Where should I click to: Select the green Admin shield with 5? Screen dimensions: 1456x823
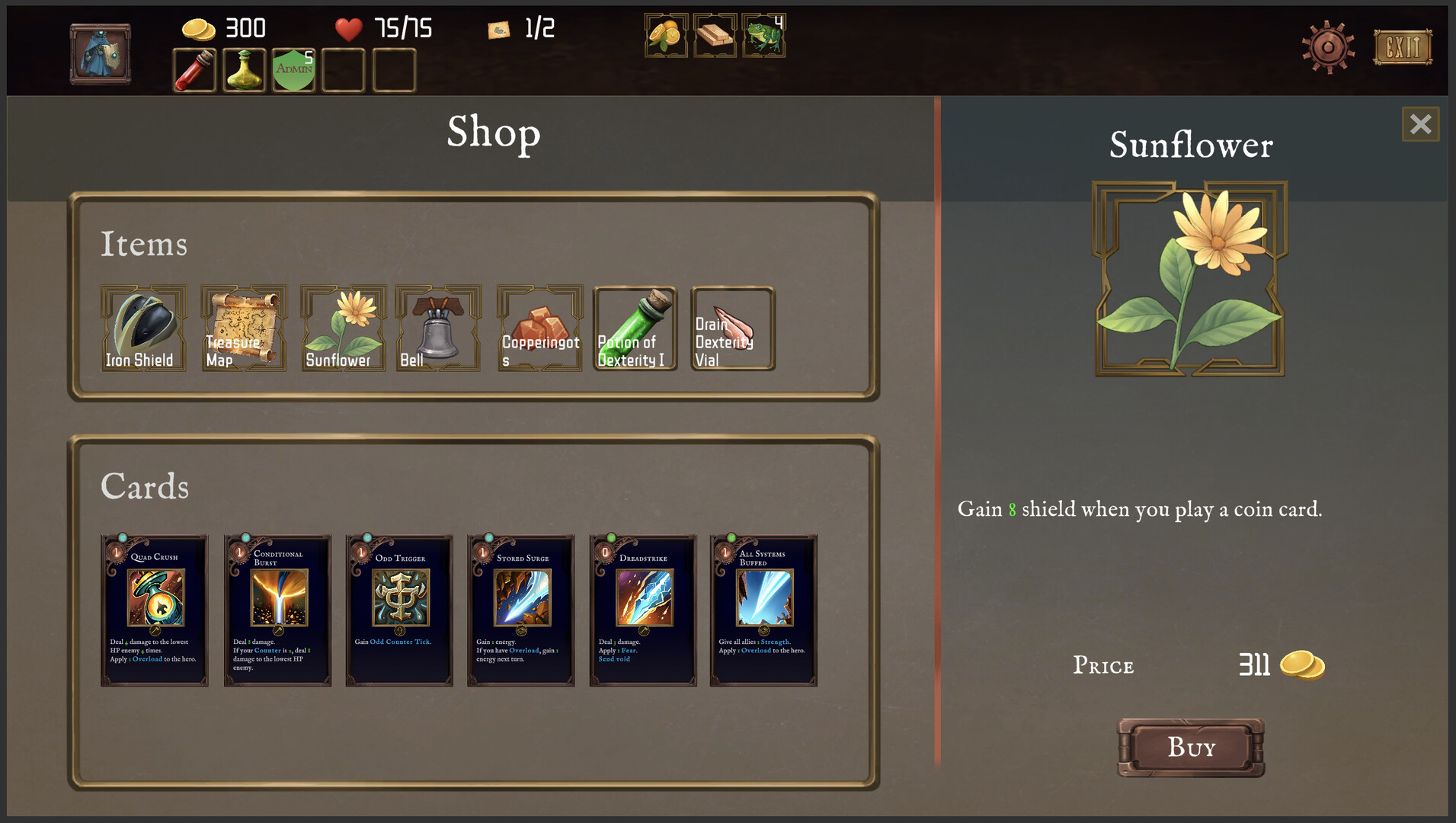tap(293, 70)
